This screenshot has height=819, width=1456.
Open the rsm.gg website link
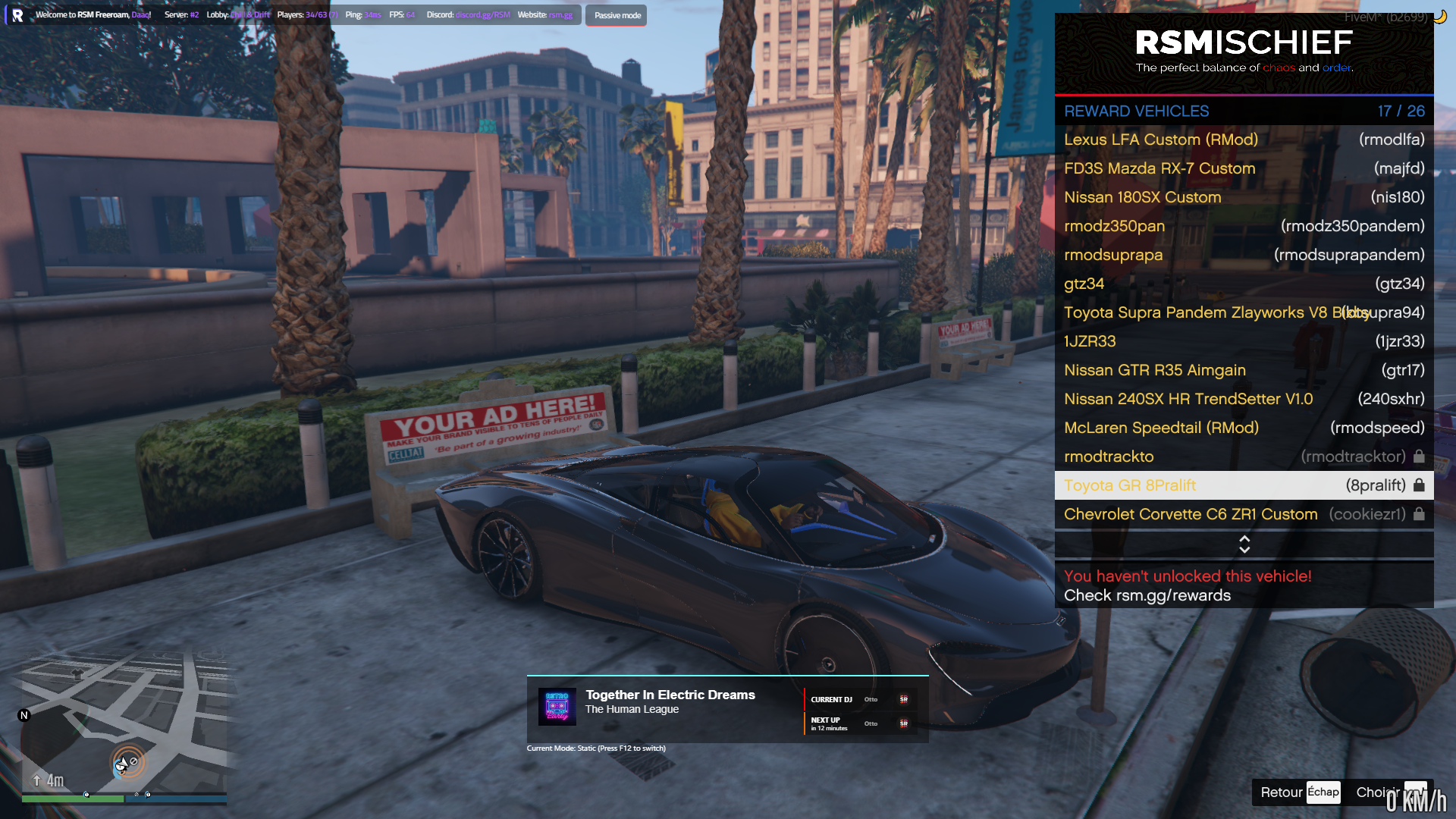(x=559, y=14)
